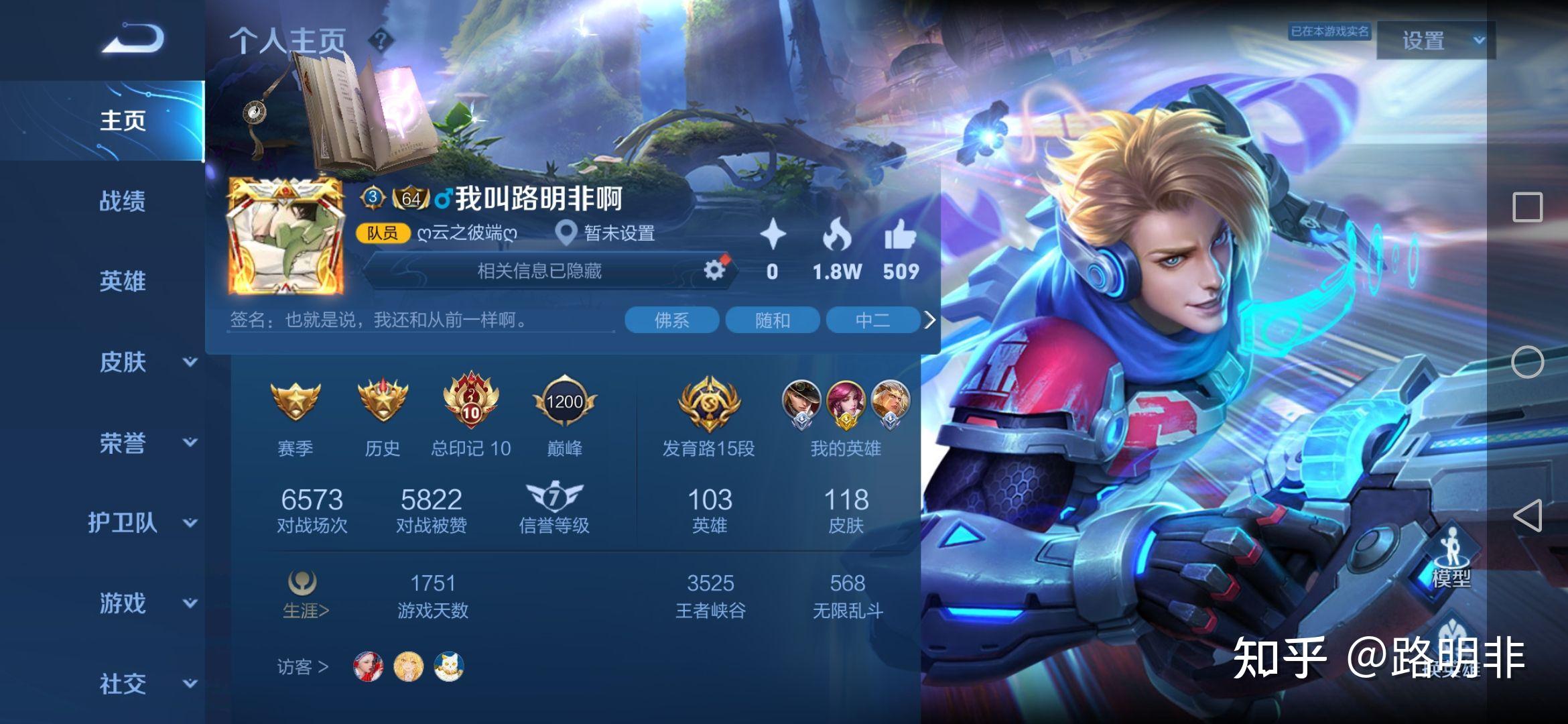Viewport: 1568px width, 724px height.
Task: Open the 英雄 sidebar tab
Action: tap(122, 282)
